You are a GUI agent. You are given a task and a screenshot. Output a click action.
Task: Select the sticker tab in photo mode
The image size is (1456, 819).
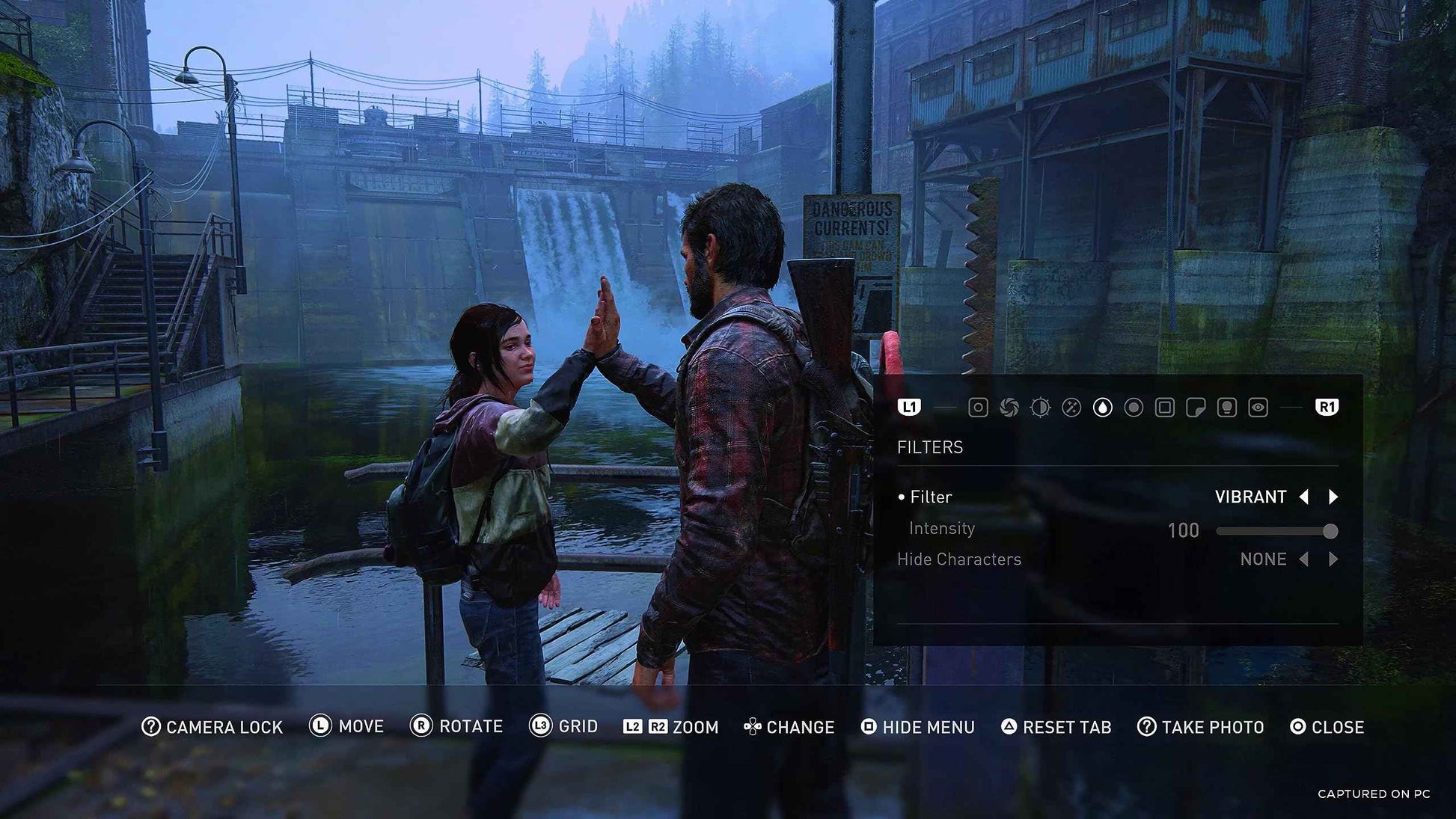pyautogui.click(x=1196, y=408)
